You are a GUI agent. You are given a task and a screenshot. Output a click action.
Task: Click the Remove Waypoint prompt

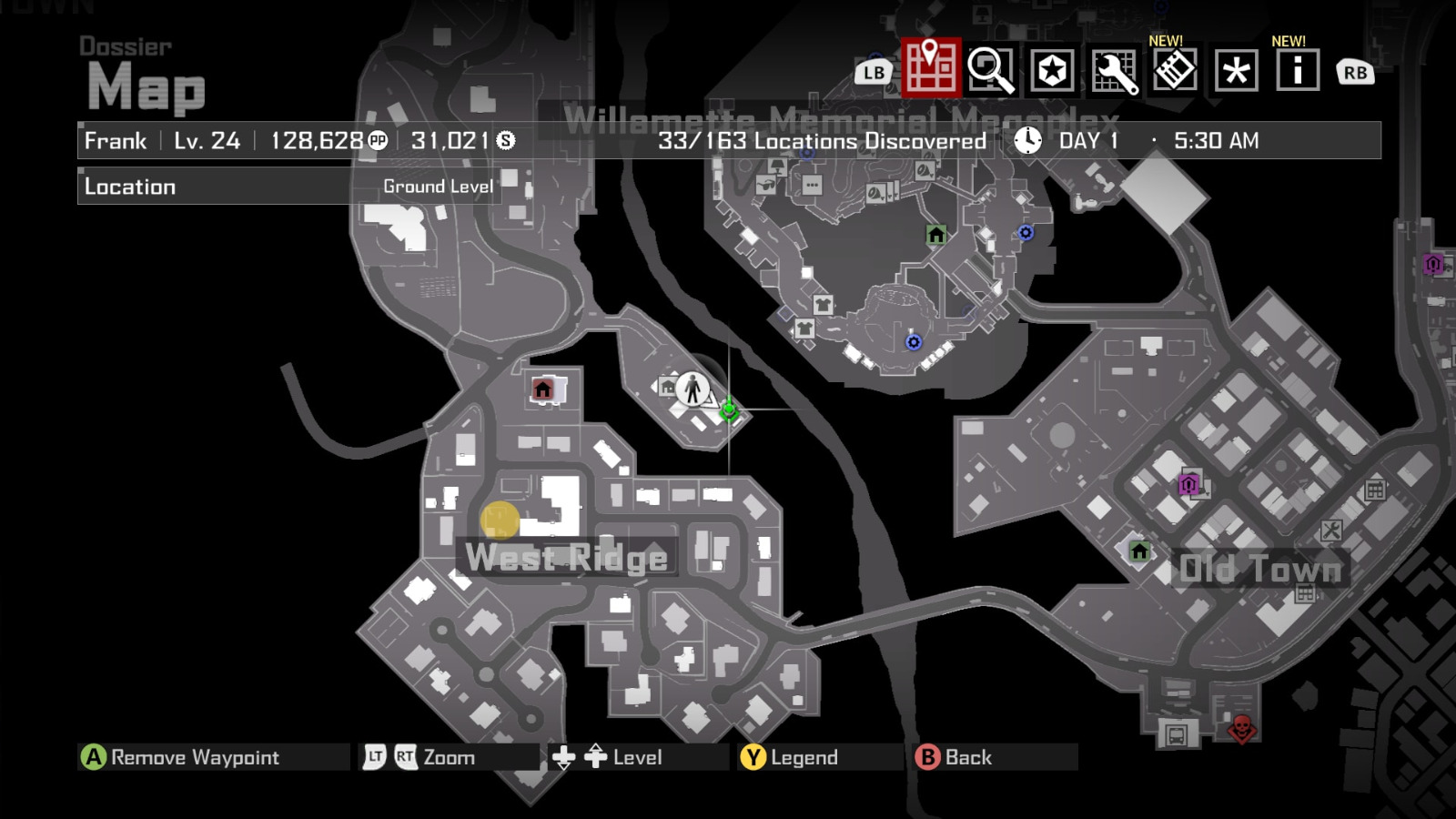click(182, 756)
